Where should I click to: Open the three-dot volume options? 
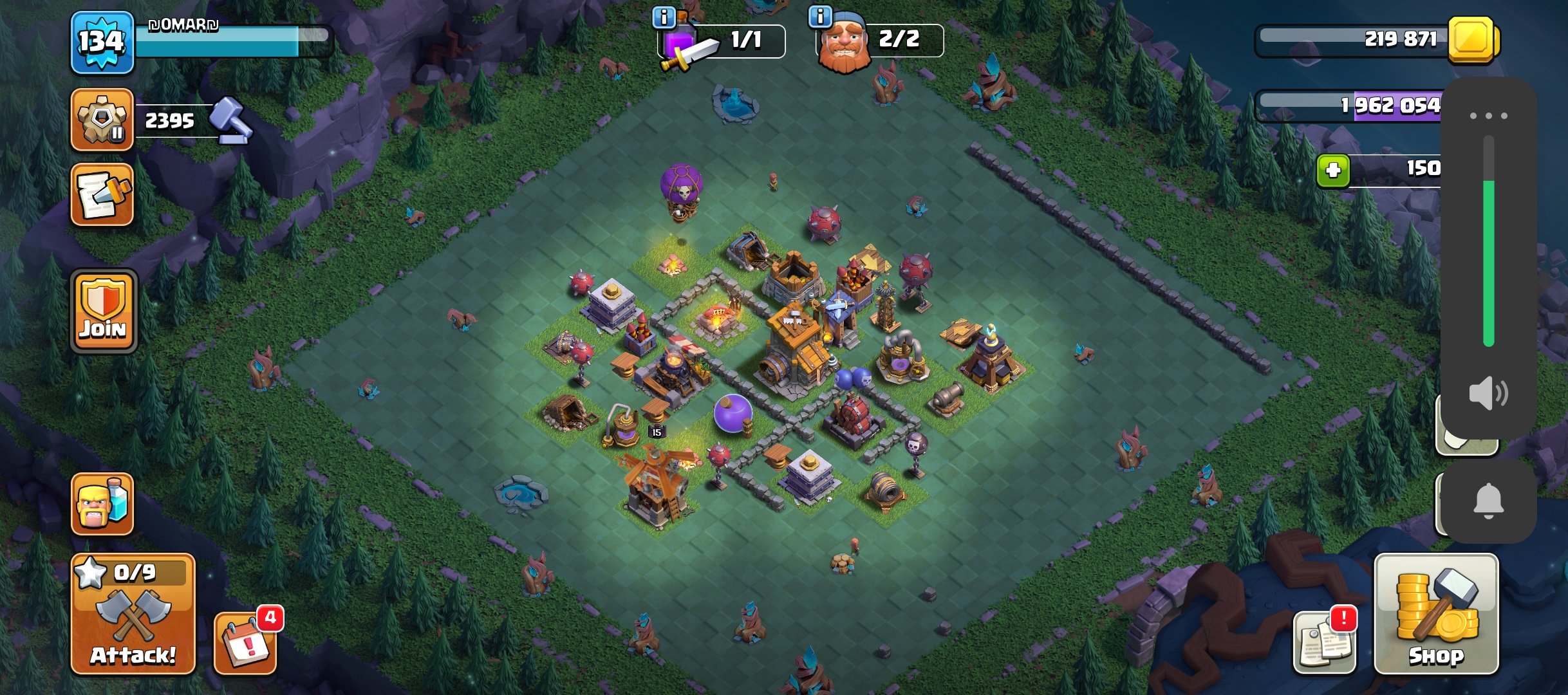click(x=1488, y=116)
